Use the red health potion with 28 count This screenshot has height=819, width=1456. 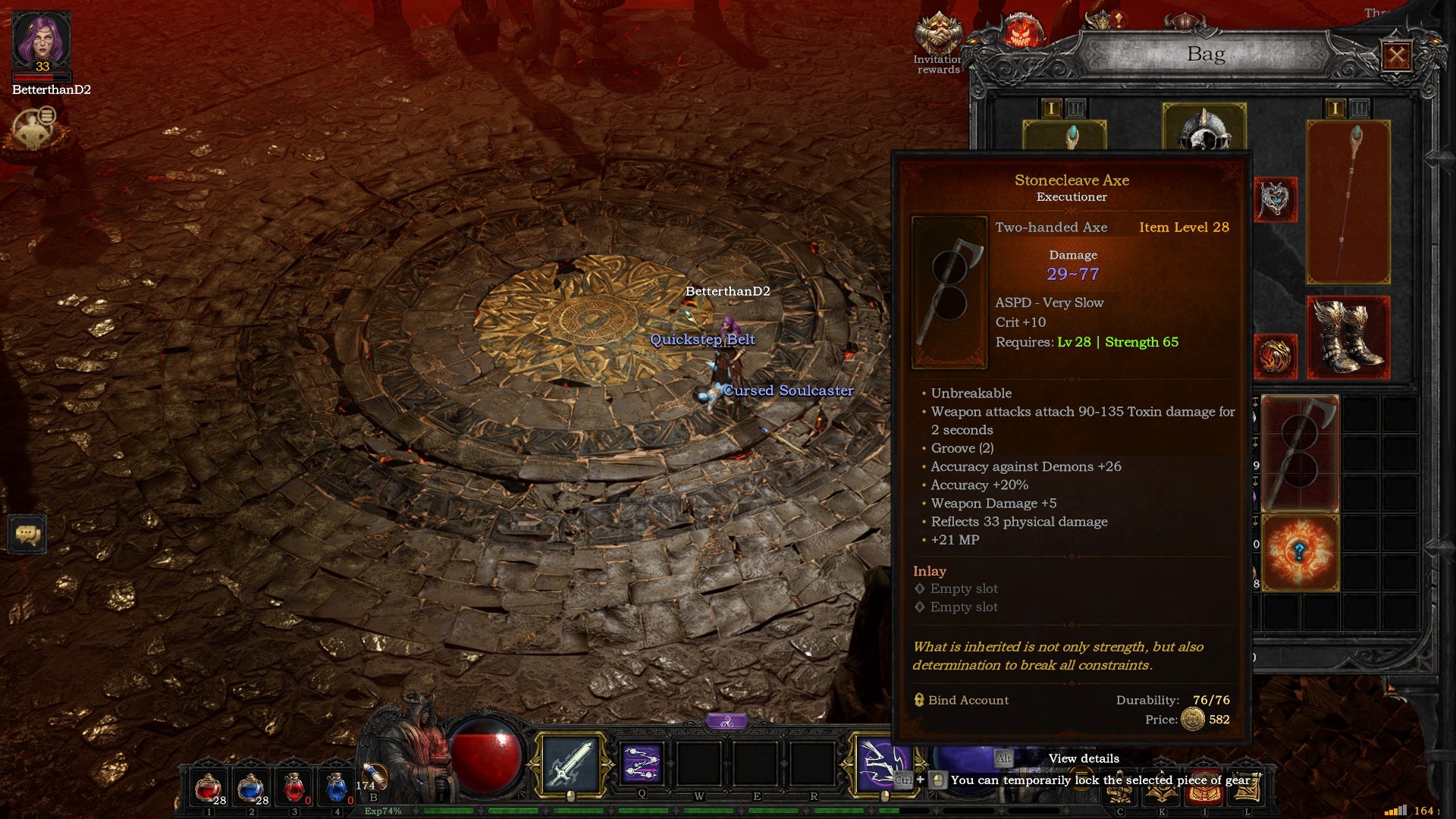pyautogui.click(x=208, y=789)
